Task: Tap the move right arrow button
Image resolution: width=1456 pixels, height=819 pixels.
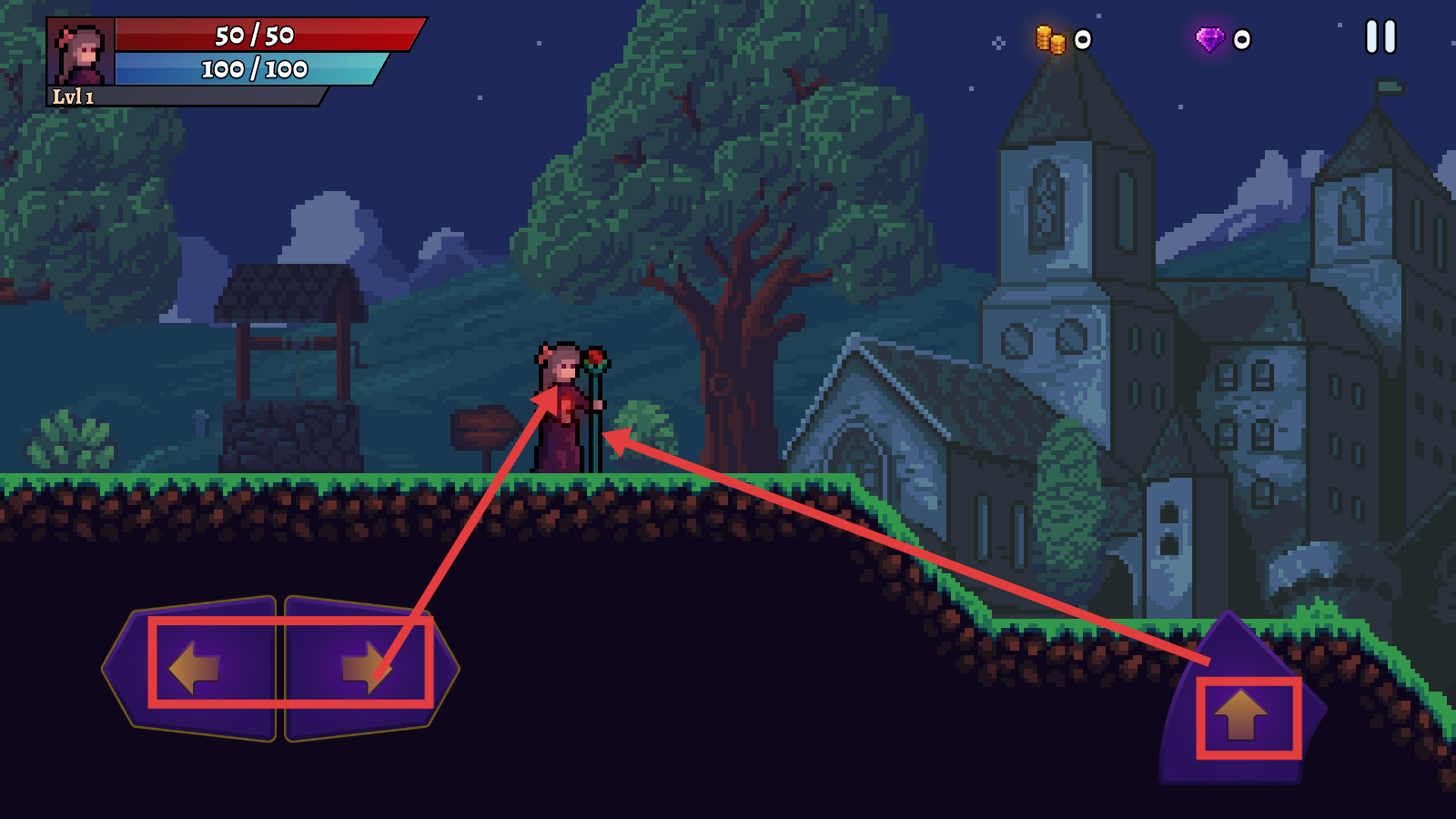Action: click(366, 668)
